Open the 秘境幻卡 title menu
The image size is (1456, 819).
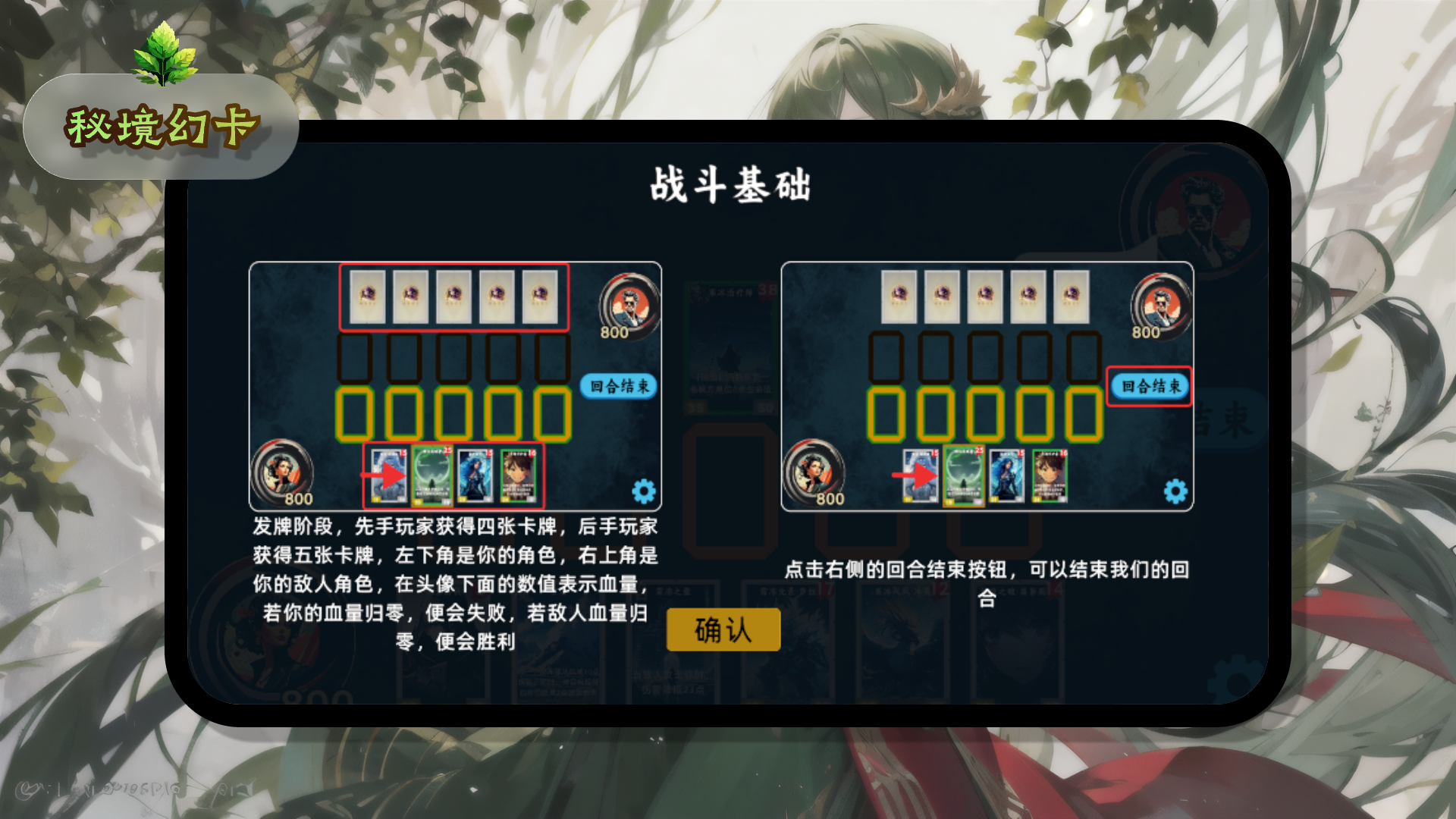[163, 125]
